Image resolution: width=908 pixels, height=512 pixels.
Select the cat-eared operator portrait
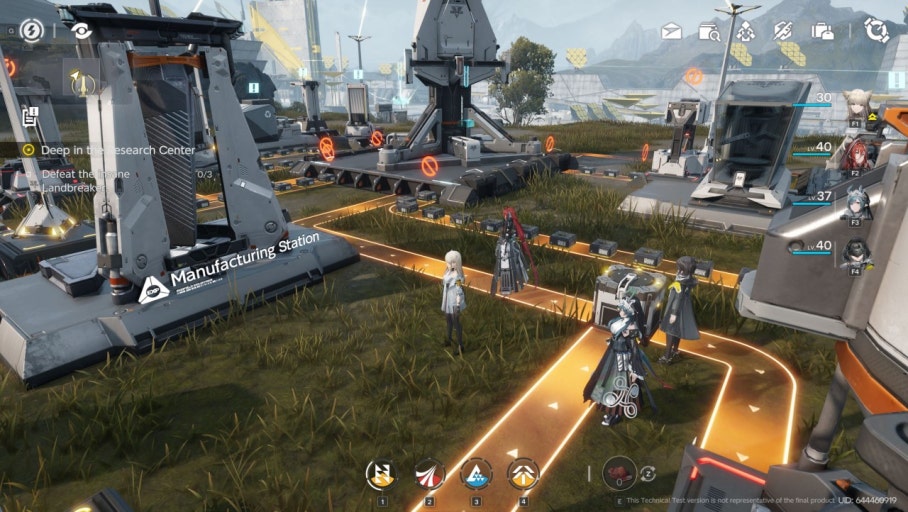pyautogui.click(x=856, y=107)
